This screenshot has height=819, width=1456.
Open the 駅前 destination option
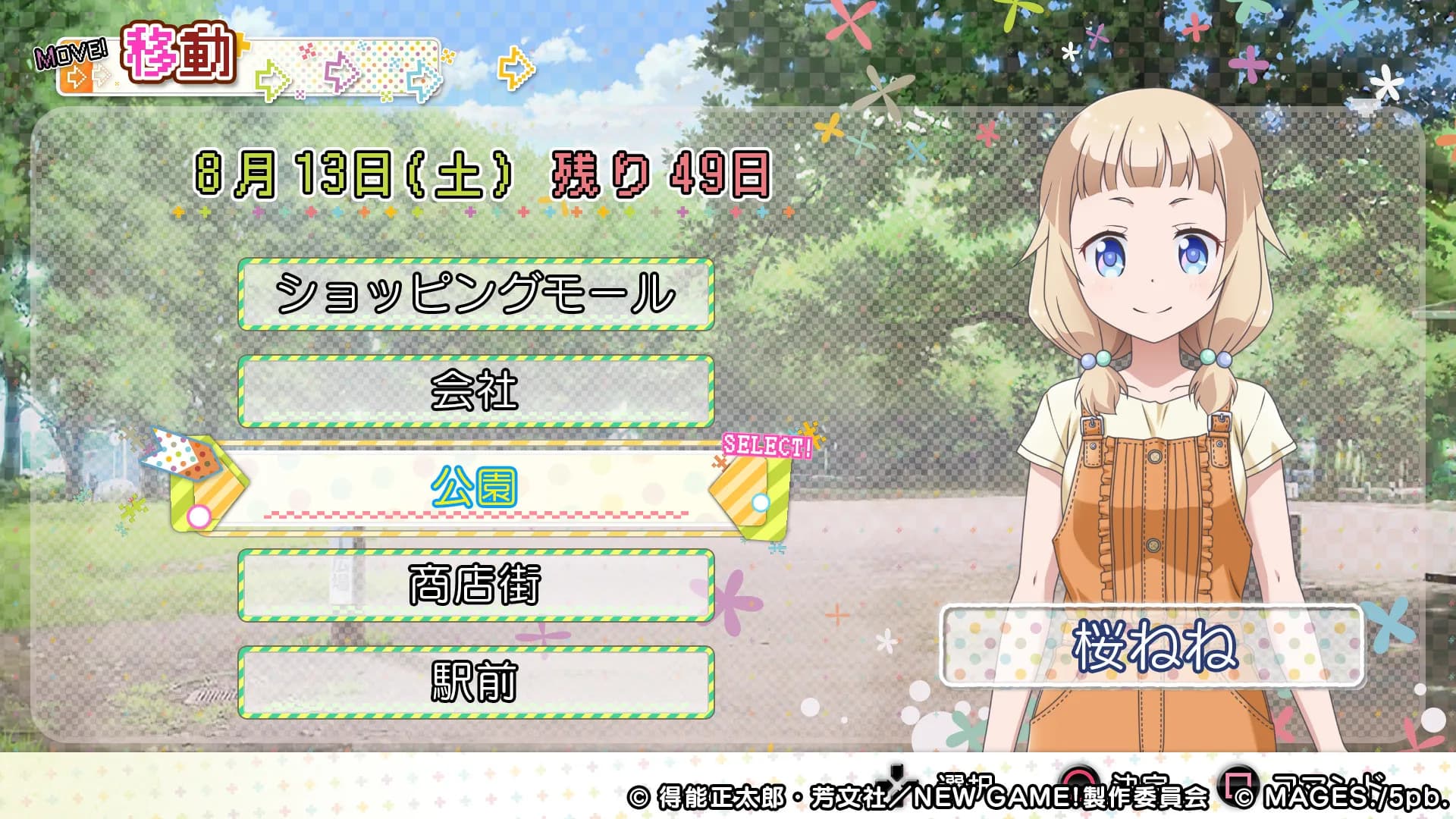click(476, 679)
